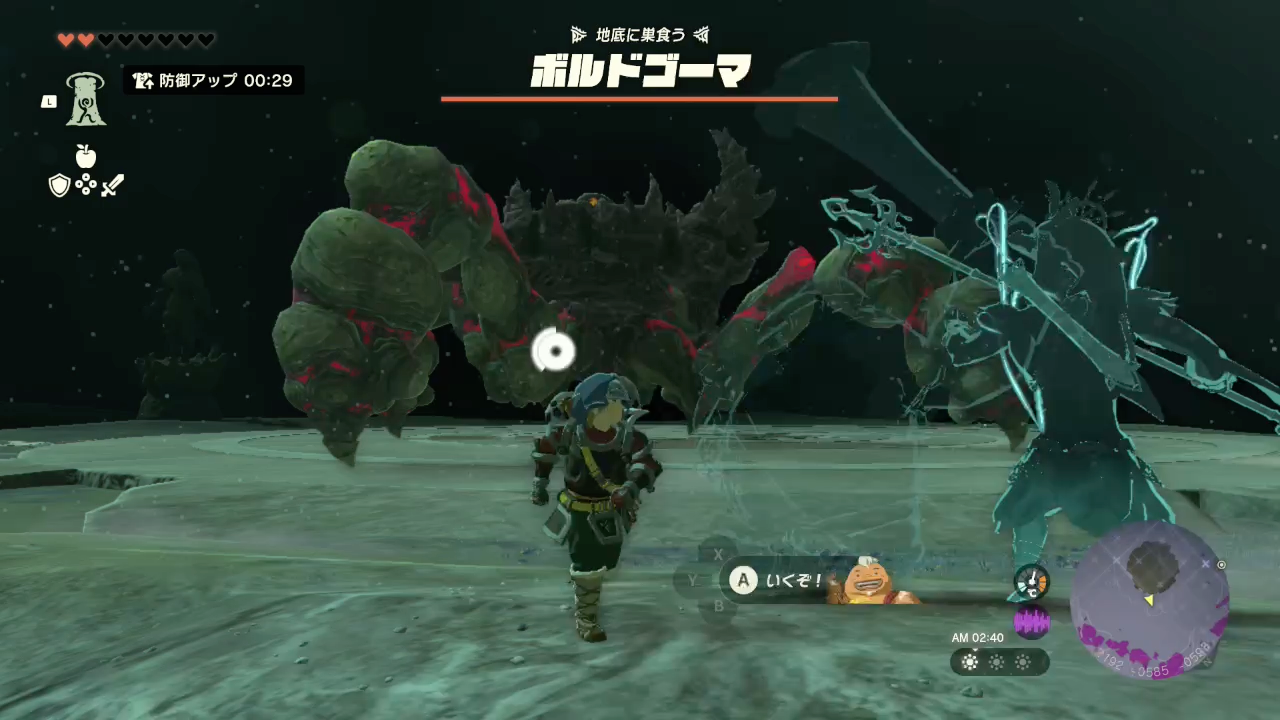This screenshot has width=1280, height=720.
Task: Toggle the rightmost dim pip
Action: [1023, 662]
